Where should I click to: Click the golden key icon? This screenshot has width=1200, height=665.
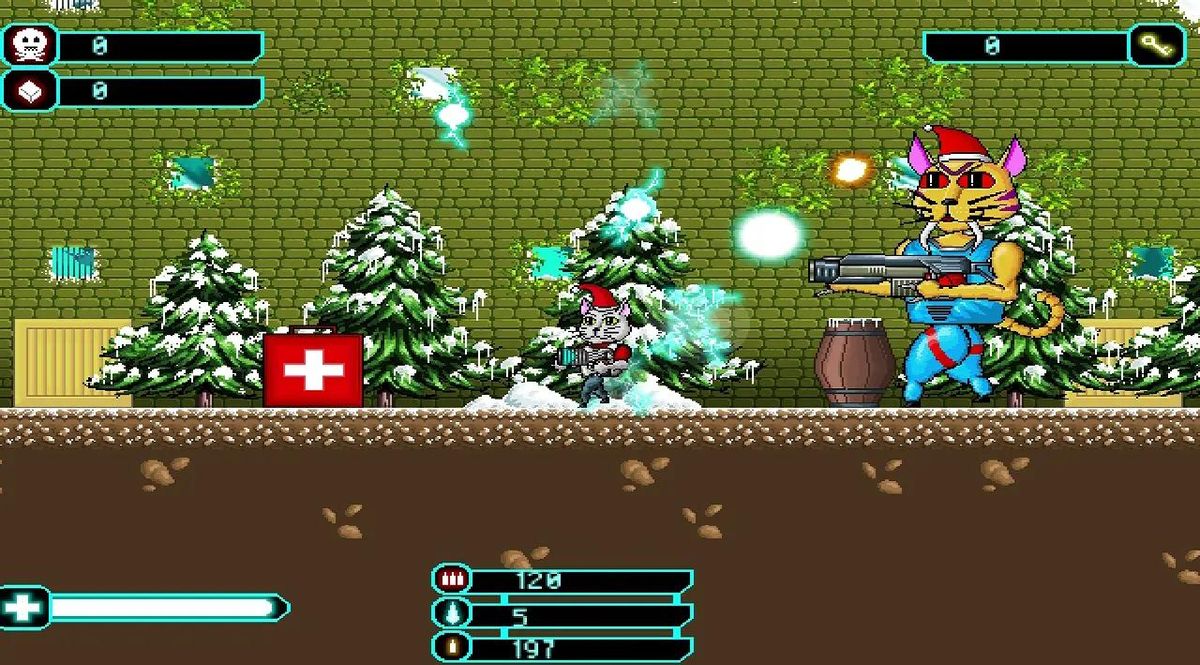(1157, 45)
